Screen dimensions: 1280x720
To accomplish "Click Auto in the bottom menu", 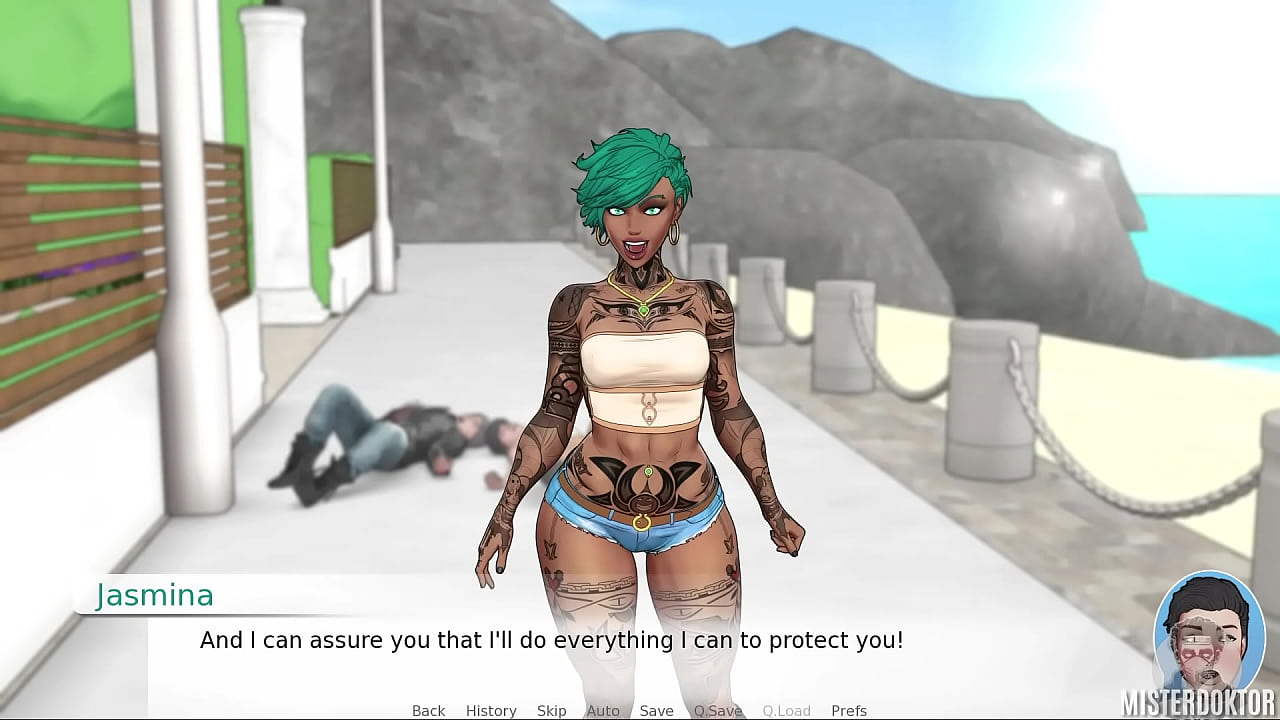I will click(603, 710).
